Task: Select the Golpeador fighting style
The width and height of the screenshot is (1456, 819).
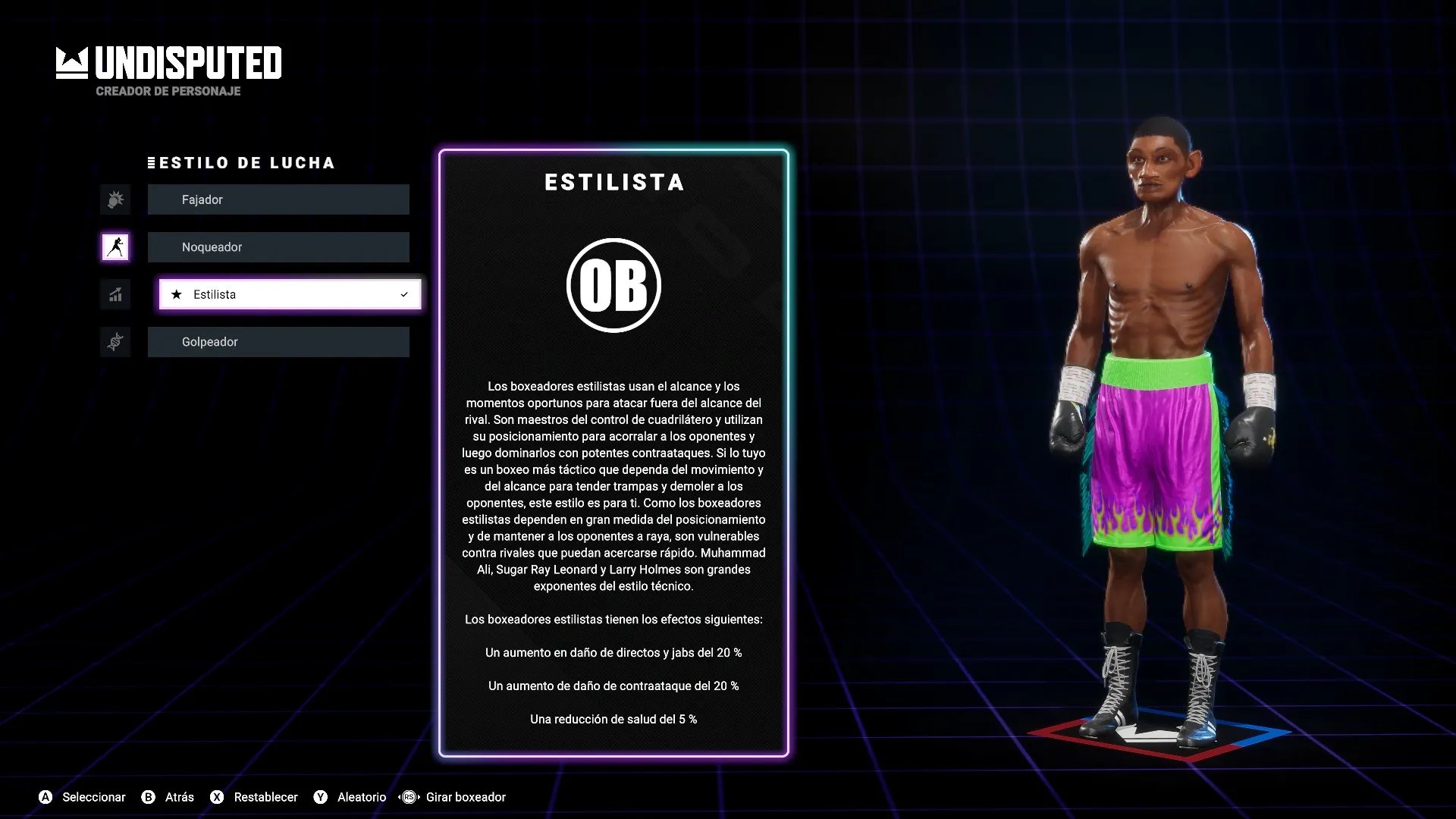Action: coord(278,342)
